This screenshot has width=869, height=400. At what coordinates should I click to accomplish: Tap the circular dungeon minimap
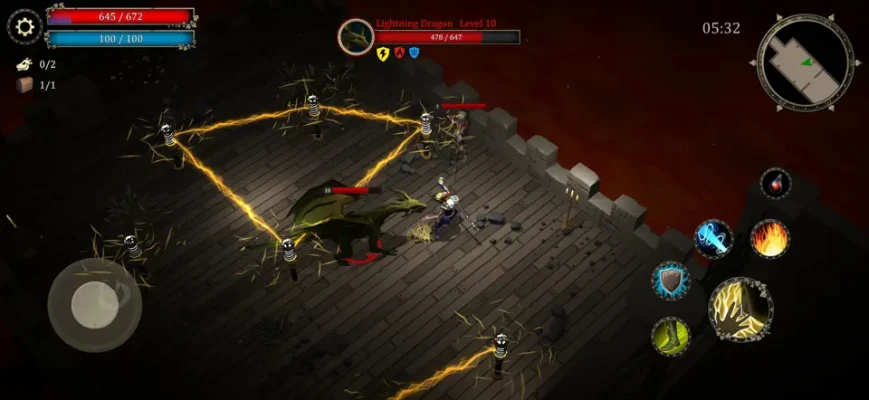[805, 62]
